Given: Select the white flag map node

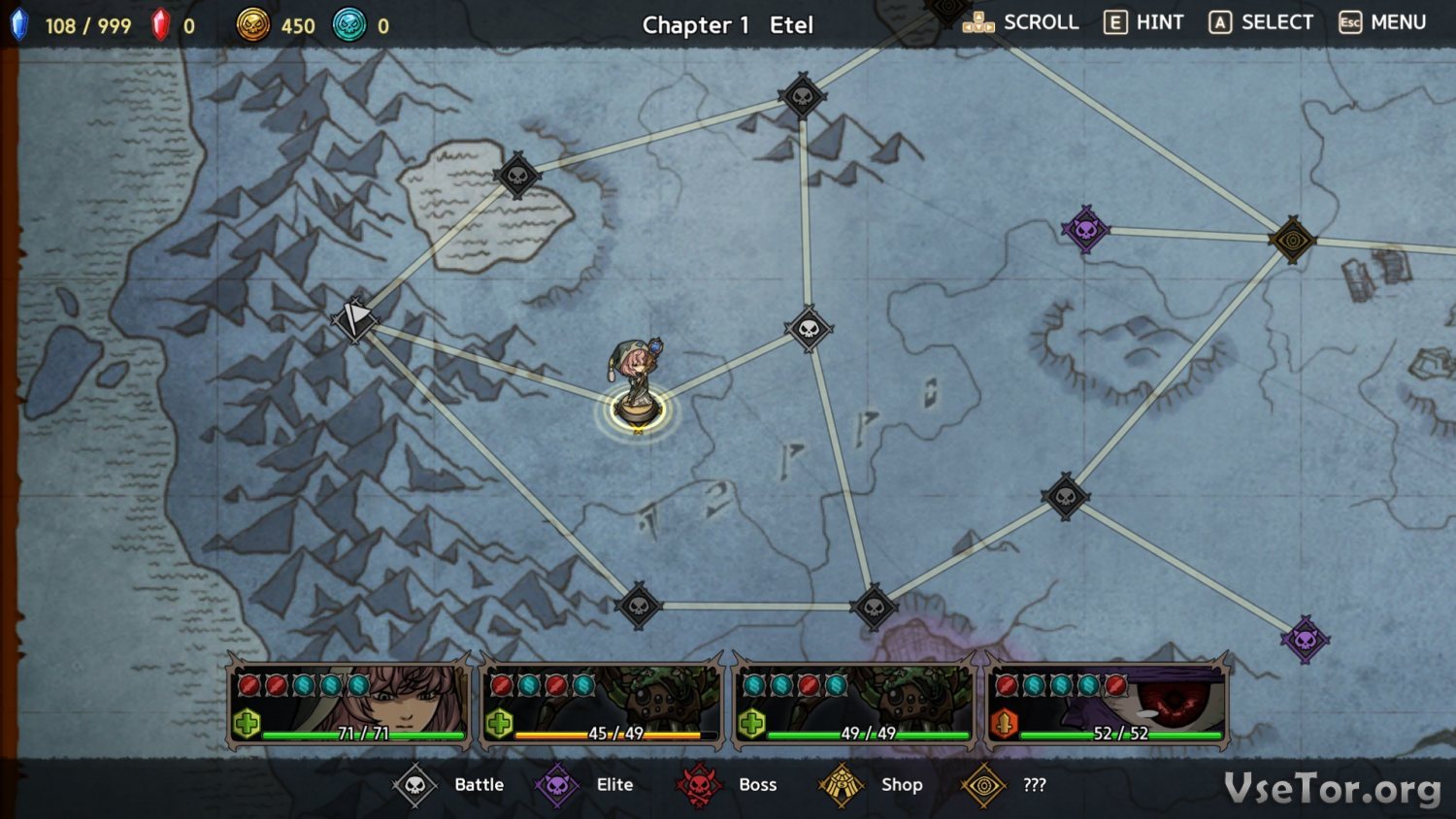Looking at the screenshot, I should [x=354, y=318].
